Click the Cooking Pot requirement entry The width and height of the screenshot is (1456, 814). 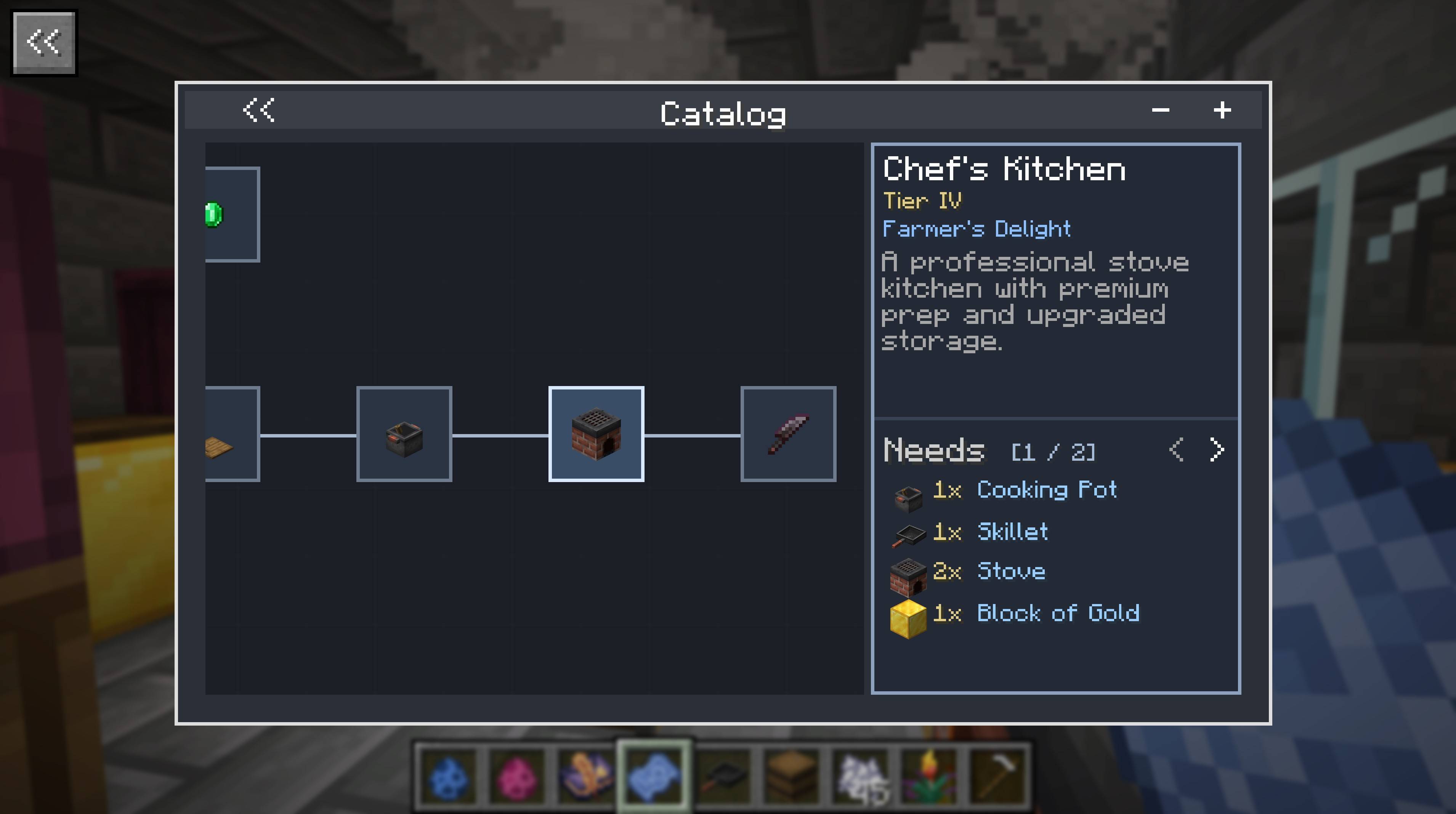point(1045,490)
